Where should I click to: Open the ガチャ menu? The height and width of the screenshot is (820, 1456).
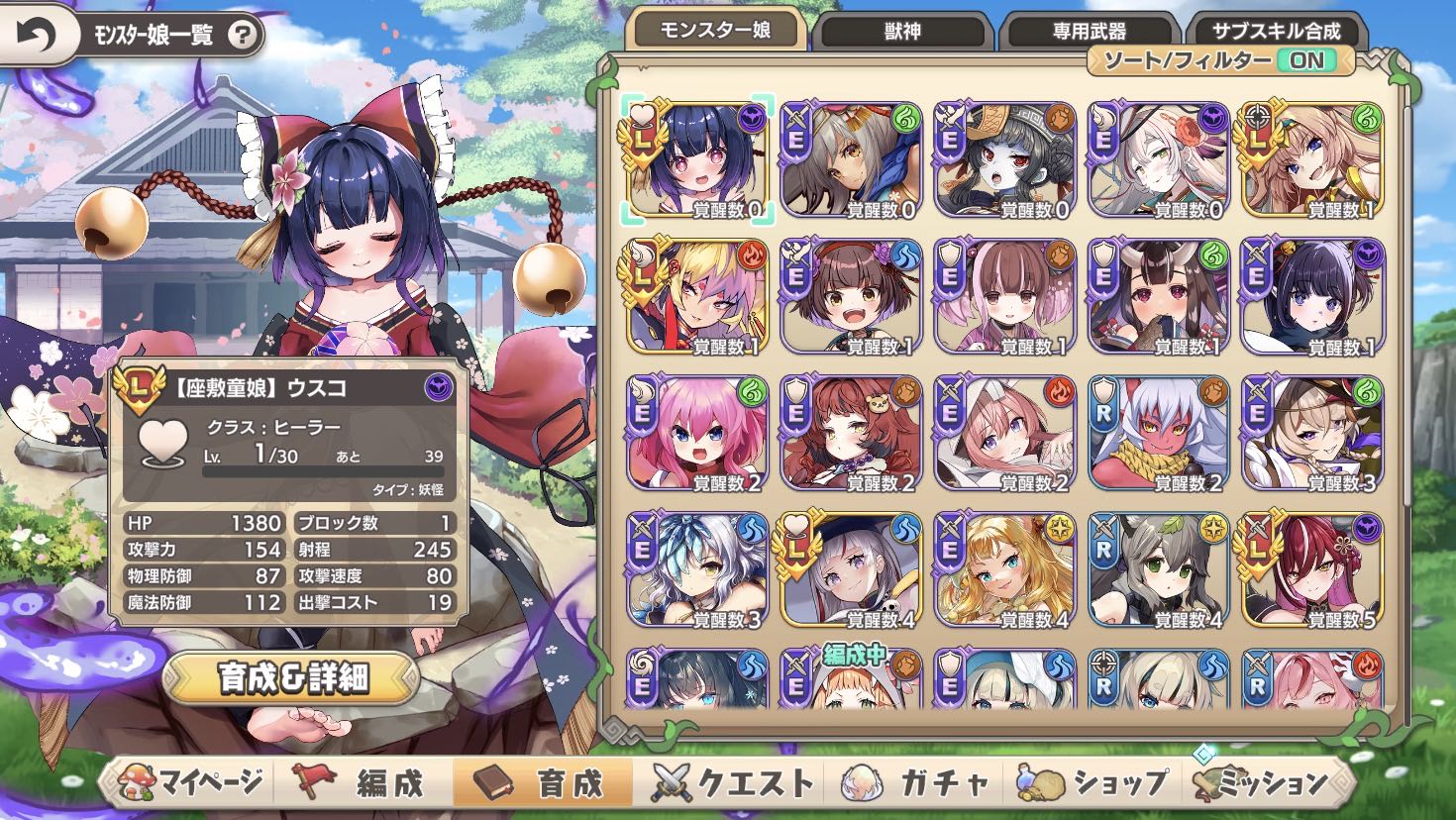coord(916,783)
